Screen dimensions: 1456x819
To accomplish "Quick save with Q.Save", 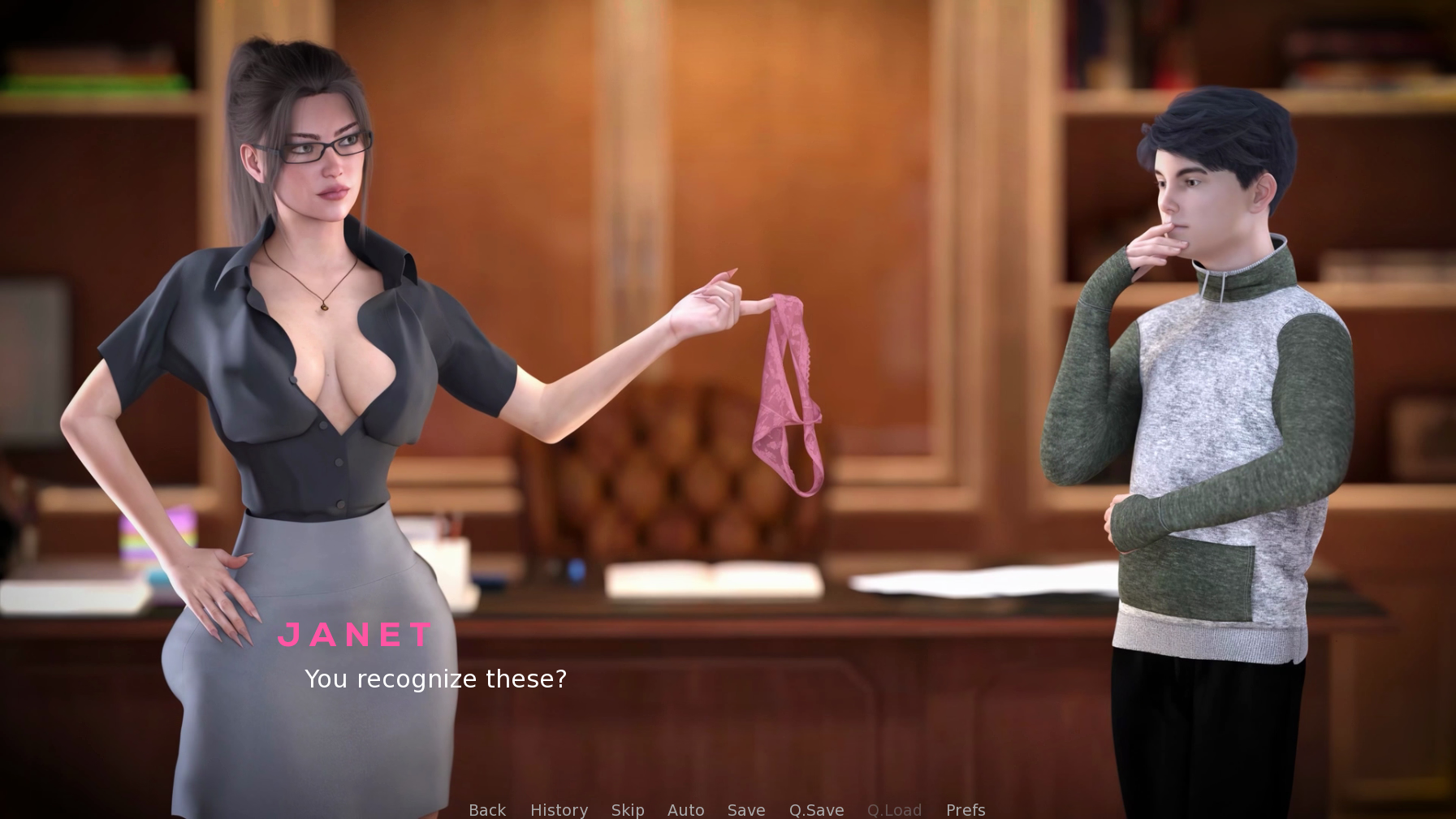I will click(816, 809).
